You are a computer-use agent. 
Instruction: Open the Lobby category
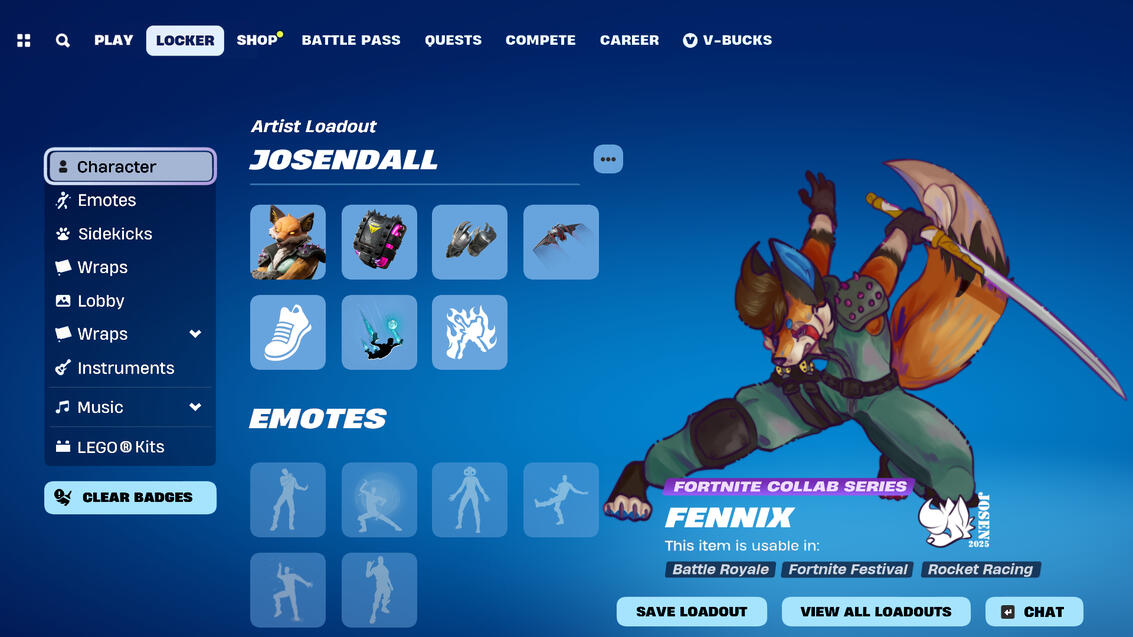(x=101, y=301)
